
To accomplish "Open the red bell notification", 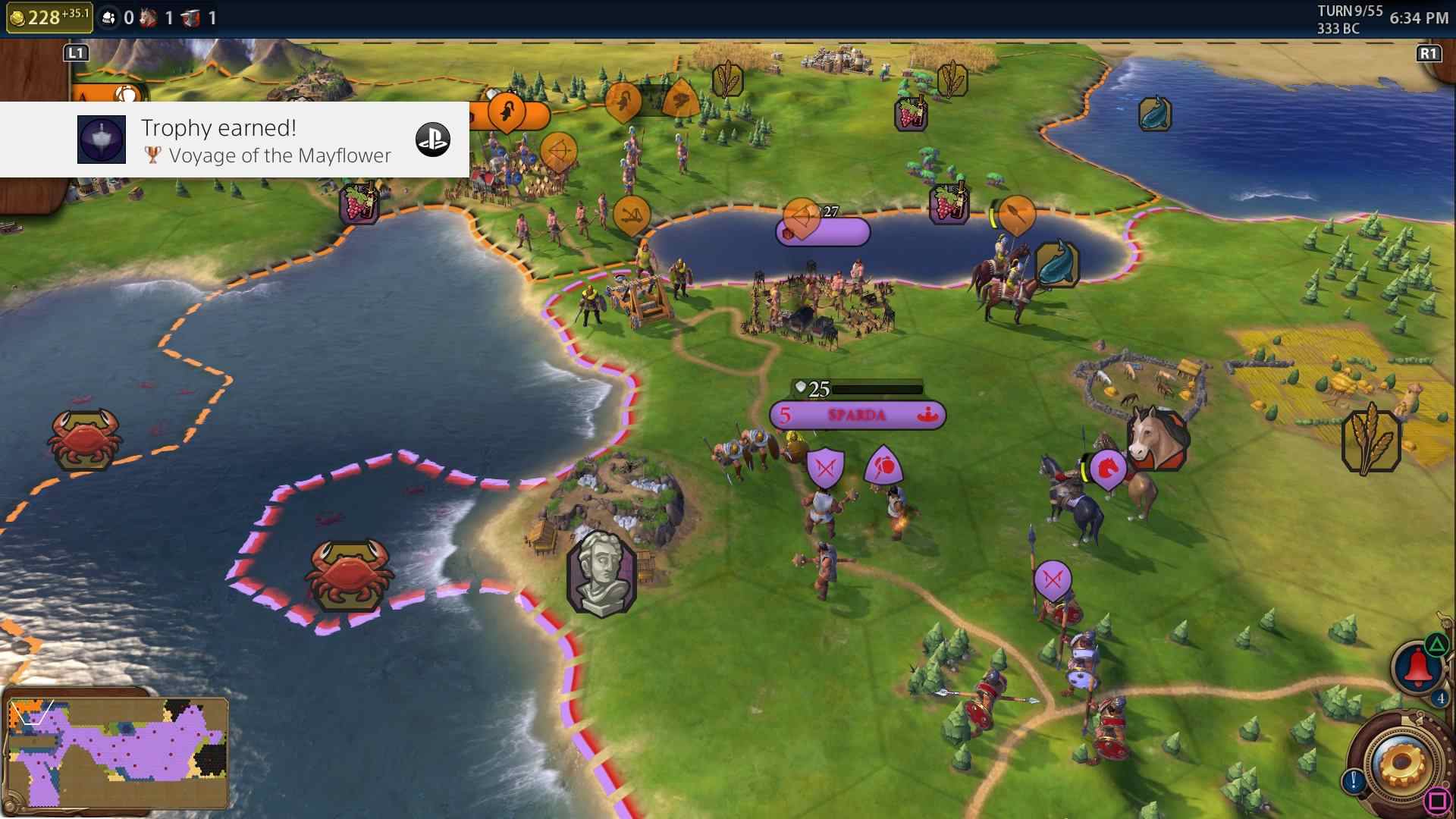I will (x=1417, y=668).
